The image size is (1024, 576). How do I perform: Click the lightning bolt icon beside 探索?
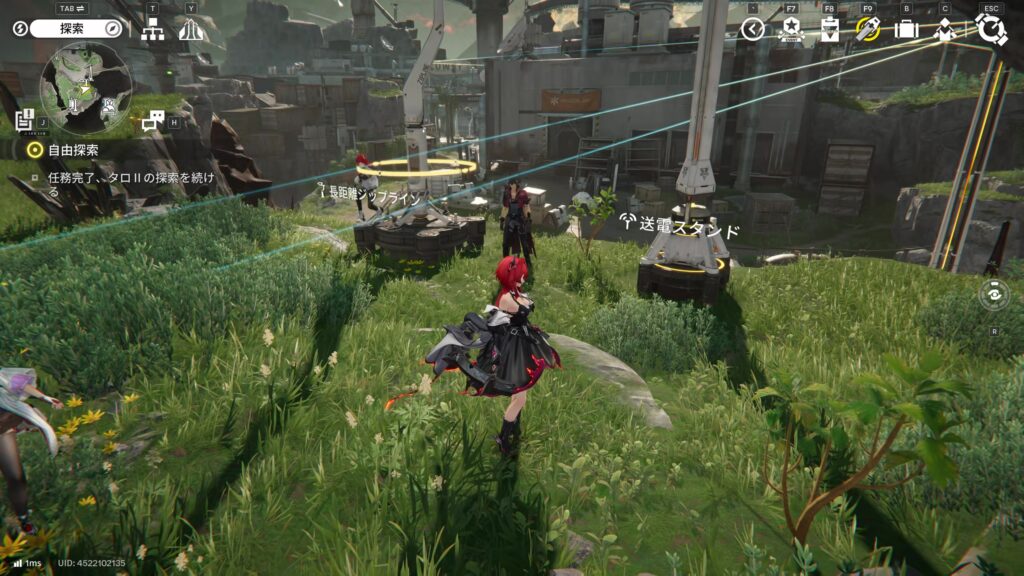20,28
